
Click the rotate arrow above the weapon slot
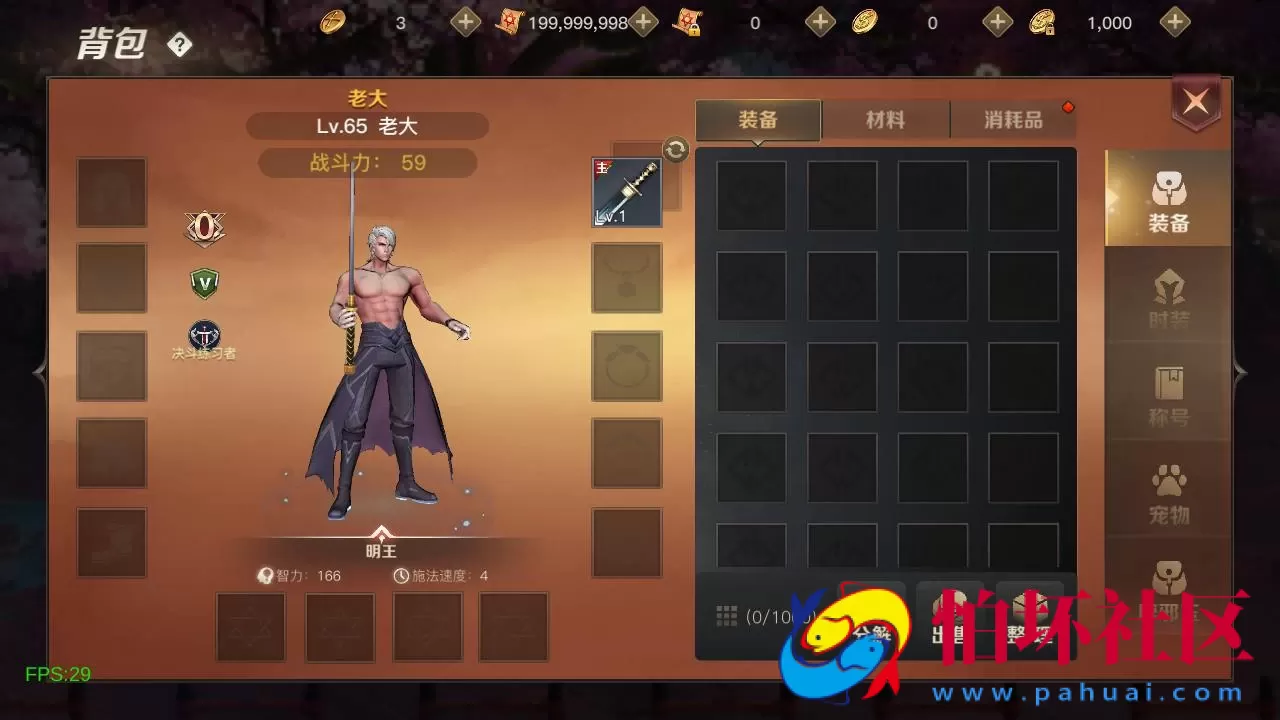676,149
